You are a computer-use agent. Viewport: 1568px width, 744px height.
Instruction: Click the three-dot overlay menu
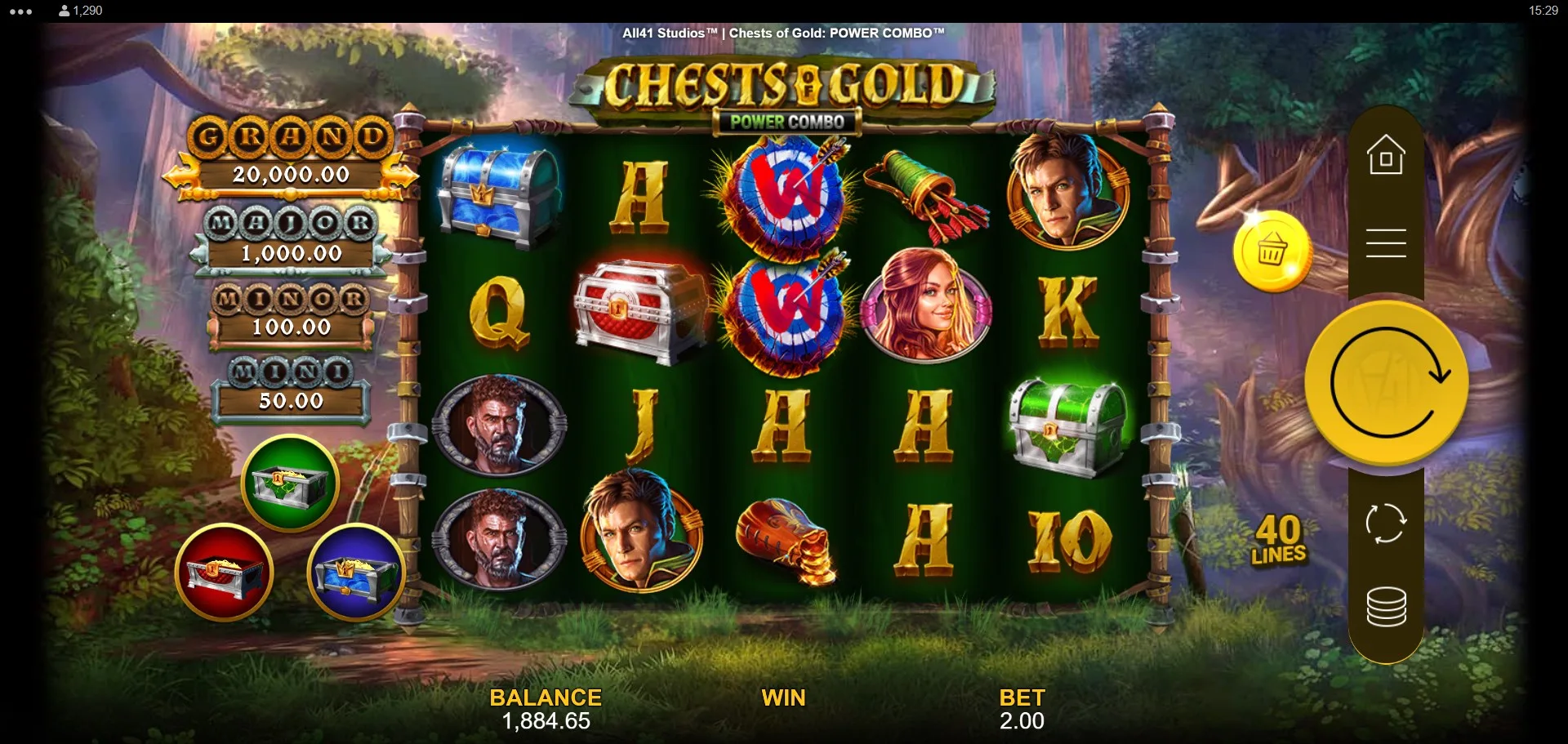(x=21, y=11)
